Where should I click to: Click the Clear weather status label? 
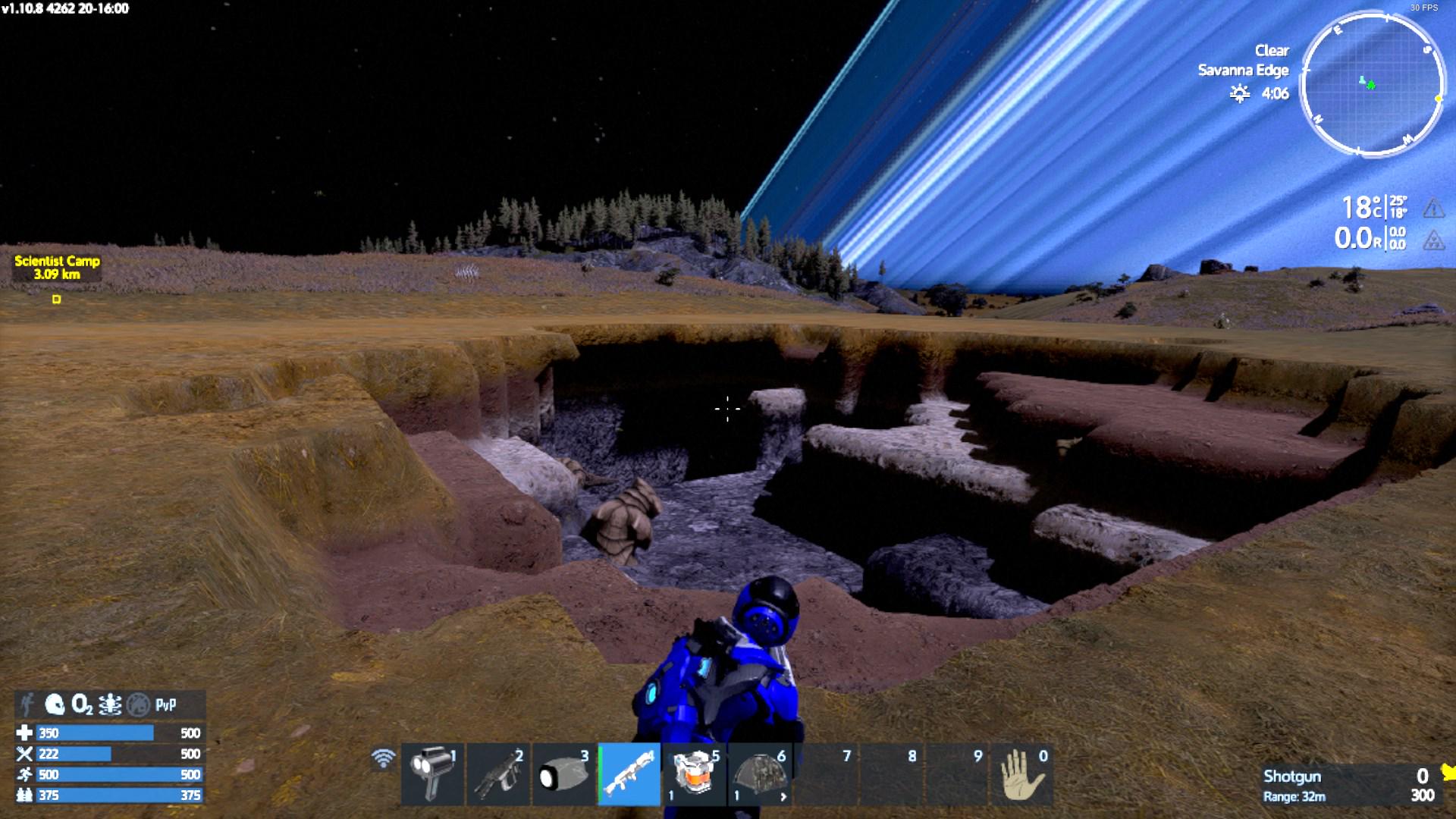coord(1271,50)
